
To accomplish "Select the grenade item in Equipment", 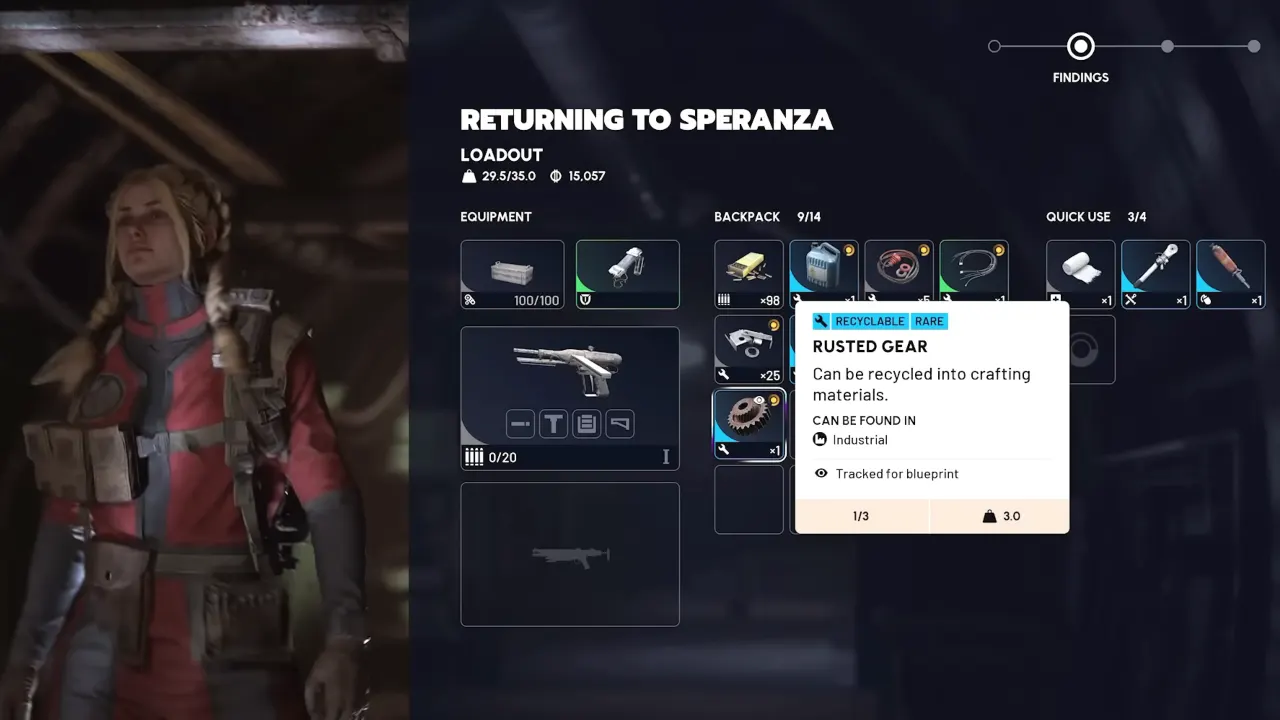I will tap(628, 273).
